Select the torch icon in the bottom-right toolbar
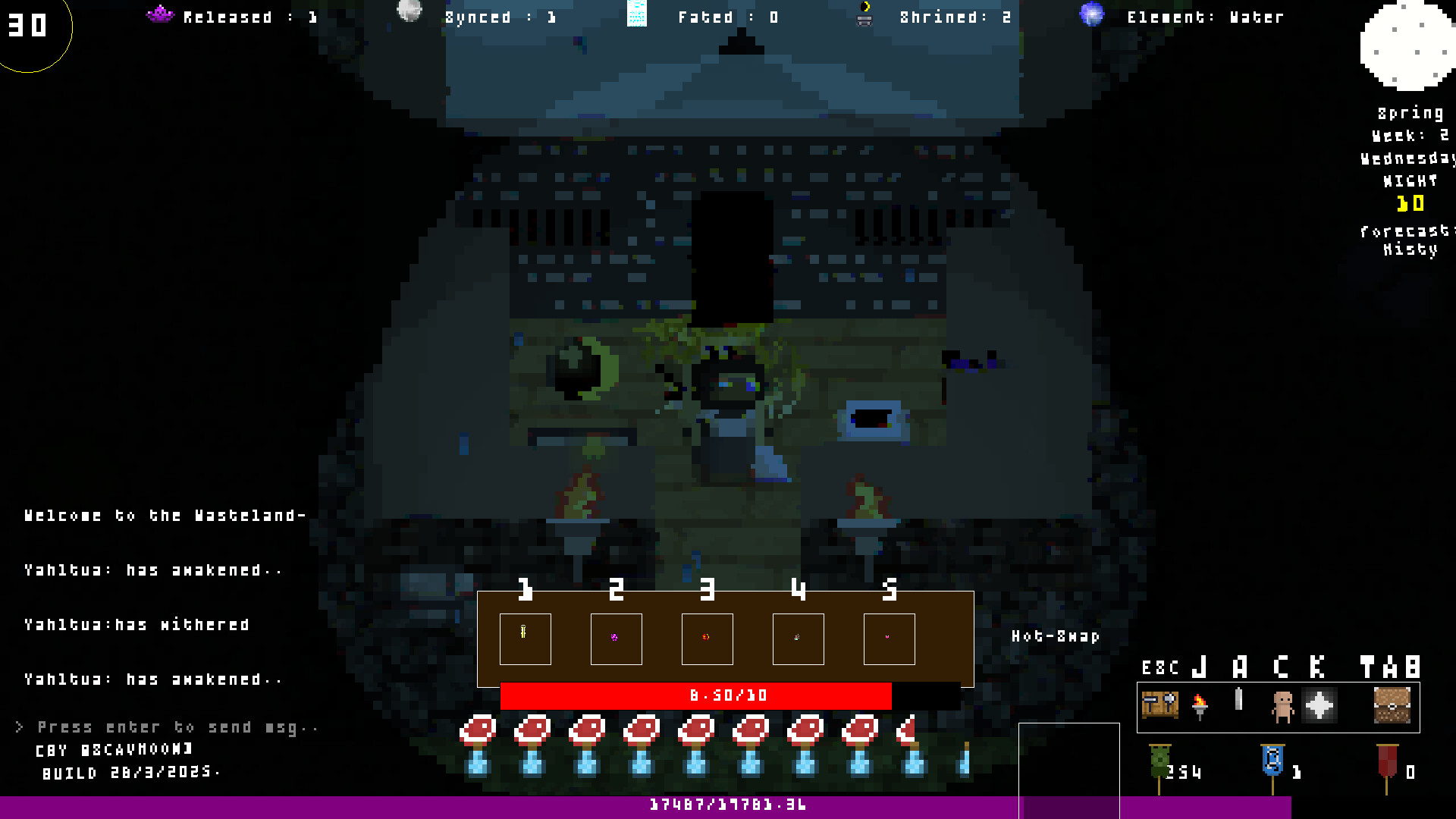This screenshot has height=819, width=1456. 1200,705
